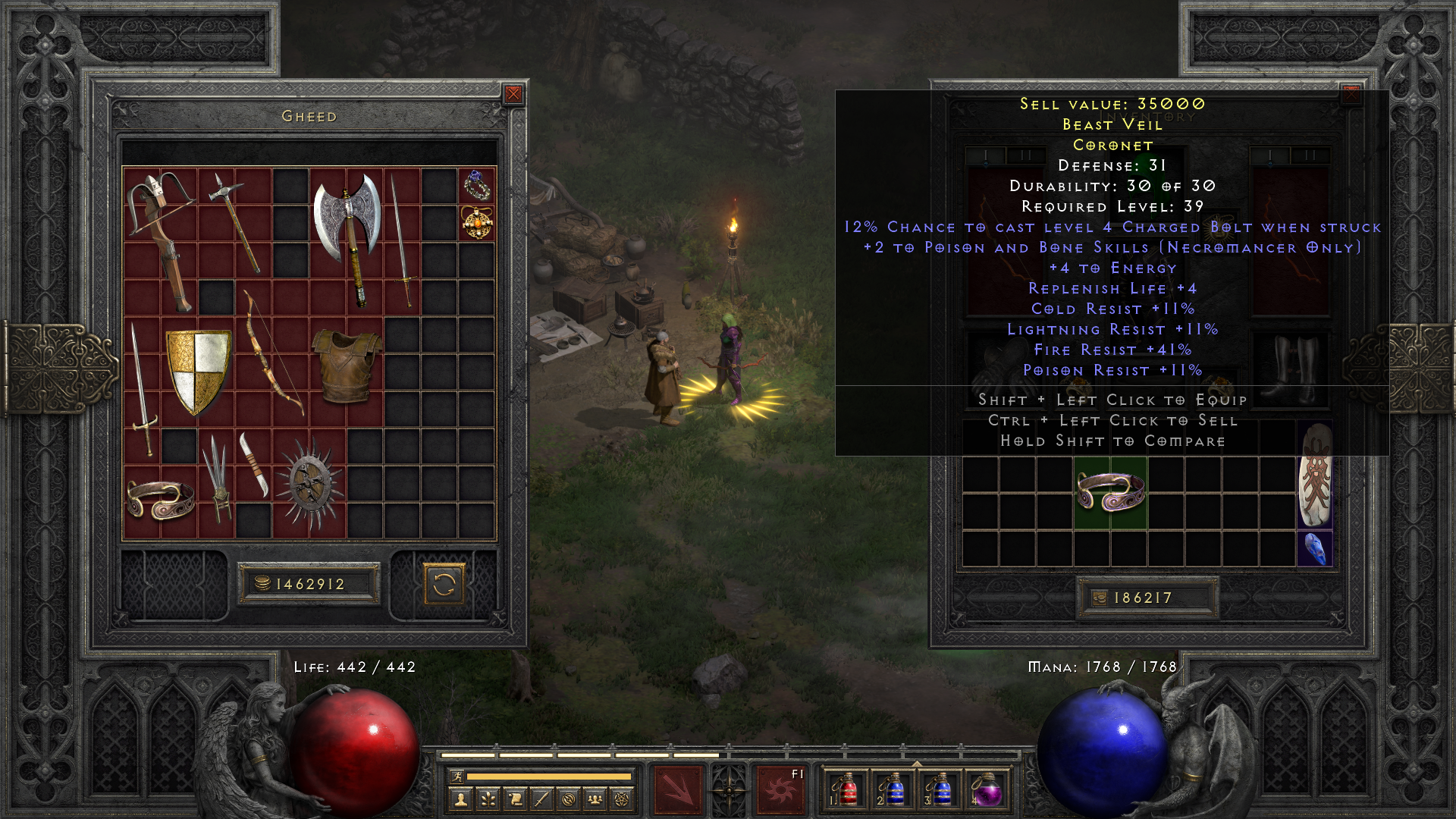The width and height of the screenshot is (1456, 819).
Task: Select the gold amulet for sale
Action: click(x=477, y=223)
